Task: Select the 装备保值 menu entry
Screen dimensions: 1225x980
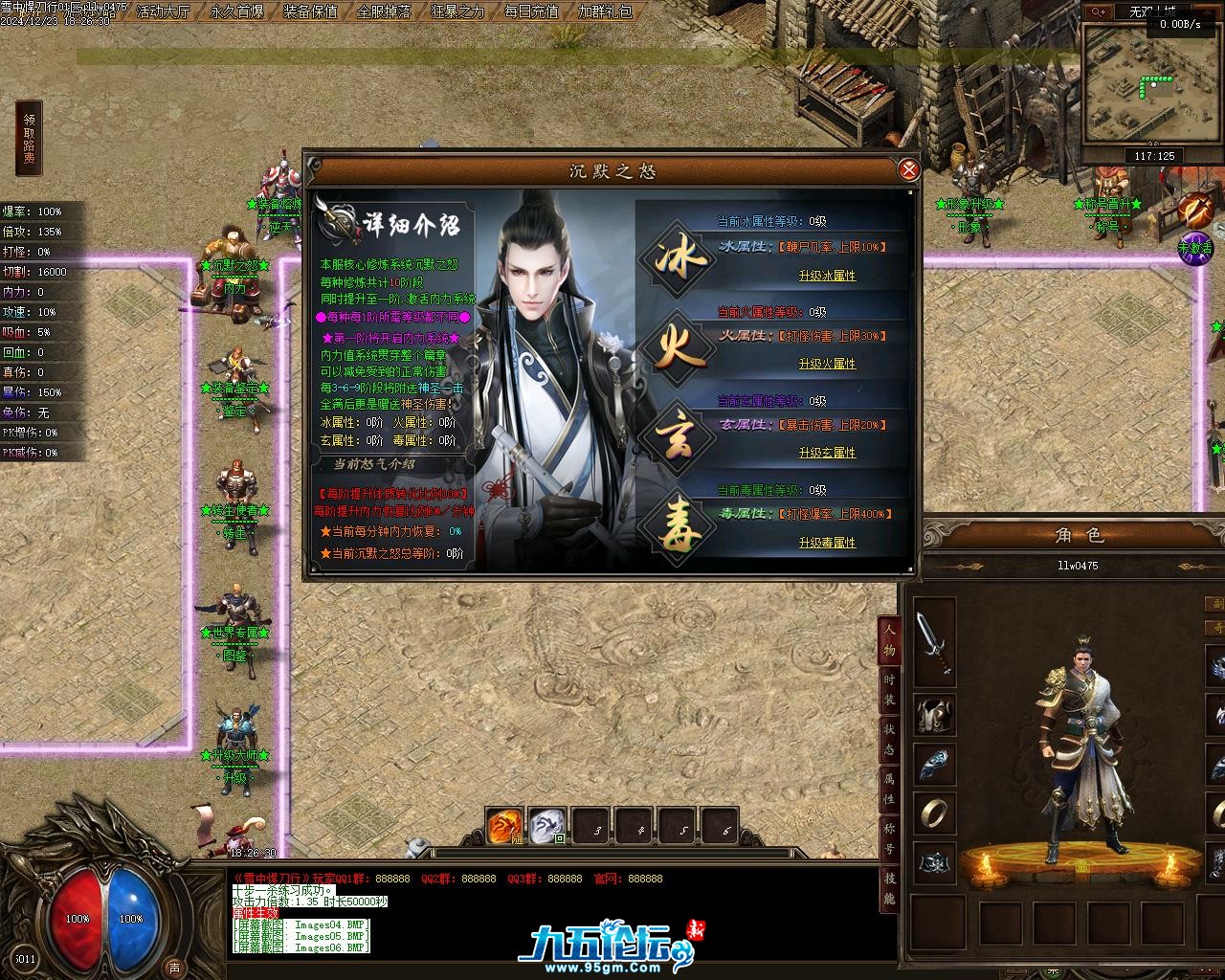Action: (x=310, y=11)
